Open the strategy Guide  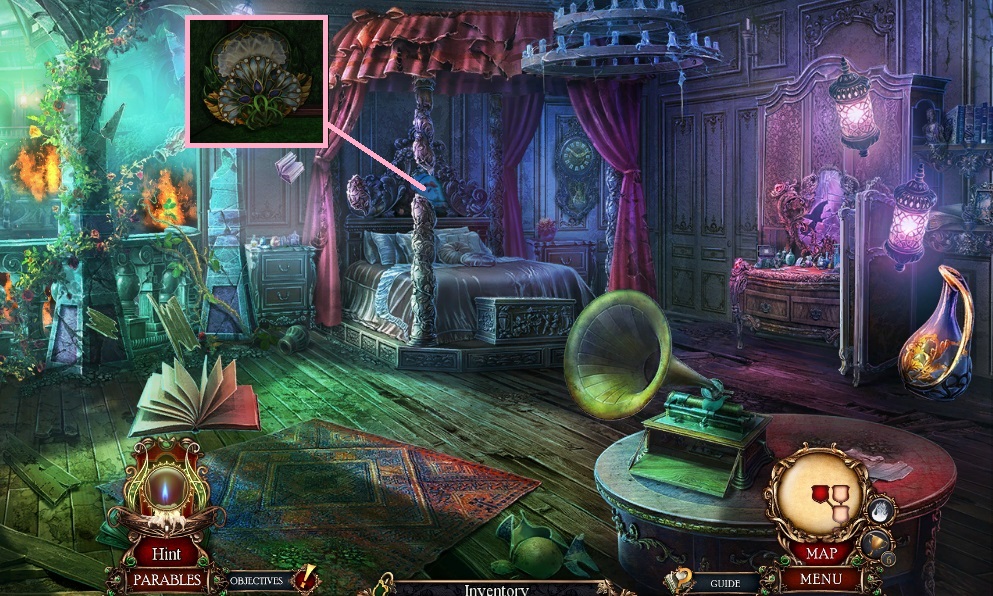(725, 582)
